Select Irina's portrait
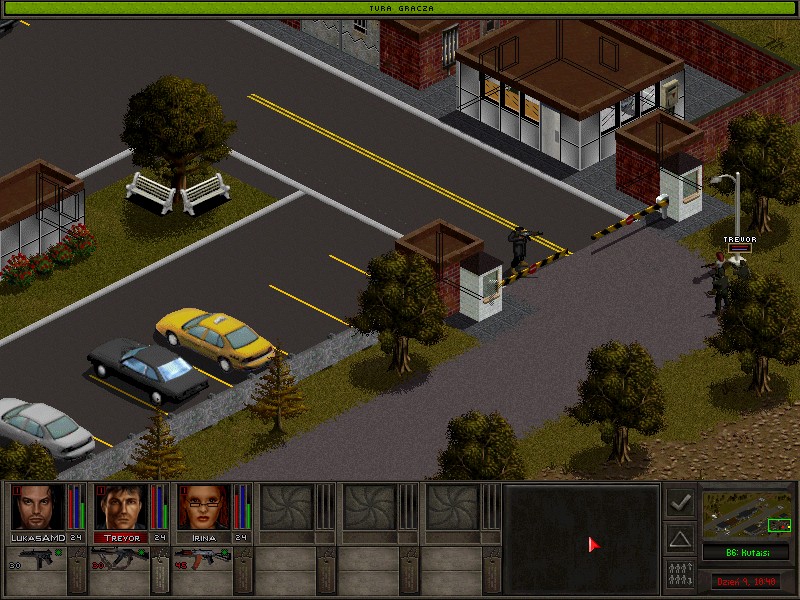The height and width of the screenshot is (600, 800). click(x=204, y=507)
